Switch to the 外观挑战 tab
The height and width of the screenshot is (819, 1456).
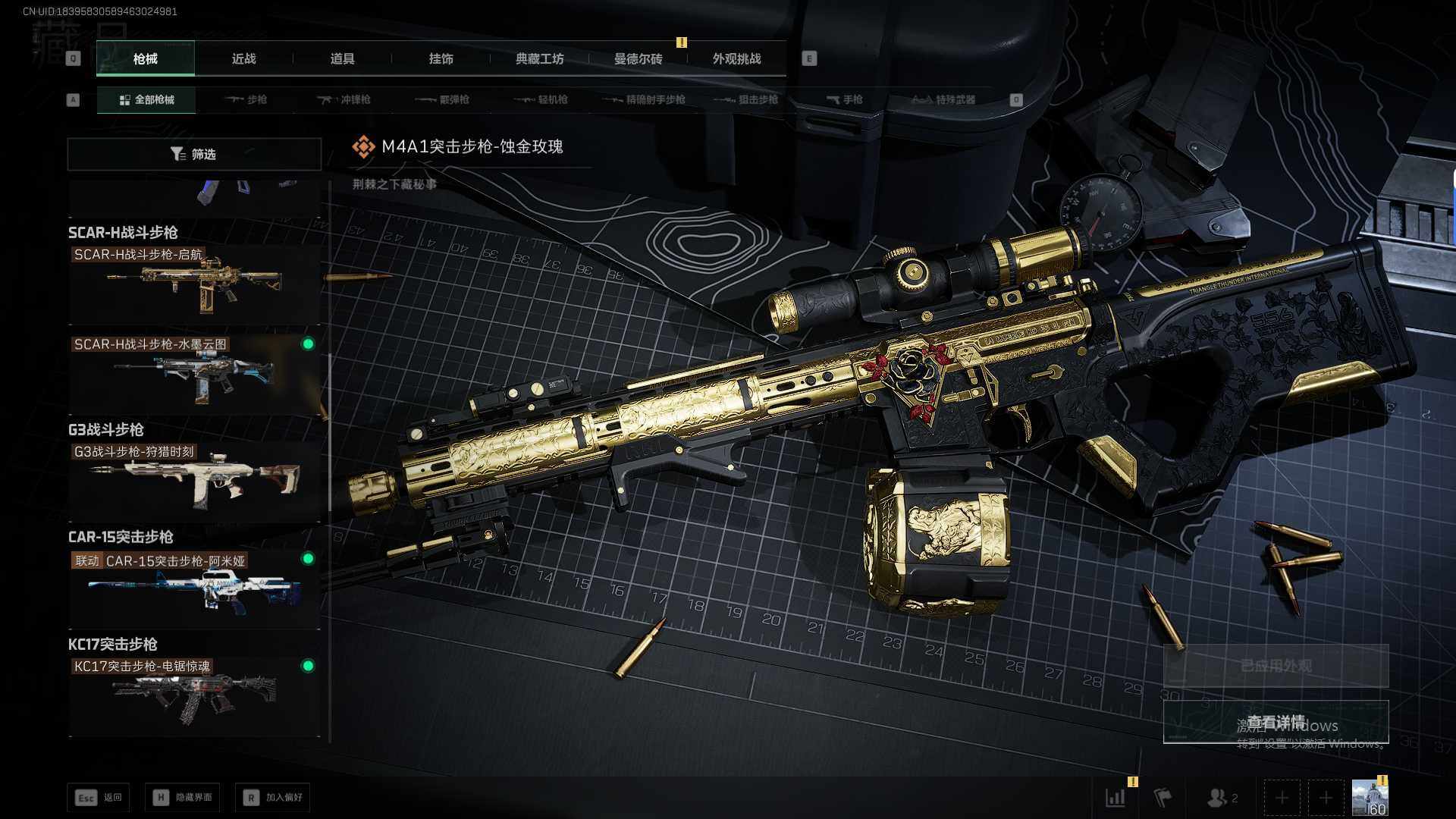coord(736,59)
